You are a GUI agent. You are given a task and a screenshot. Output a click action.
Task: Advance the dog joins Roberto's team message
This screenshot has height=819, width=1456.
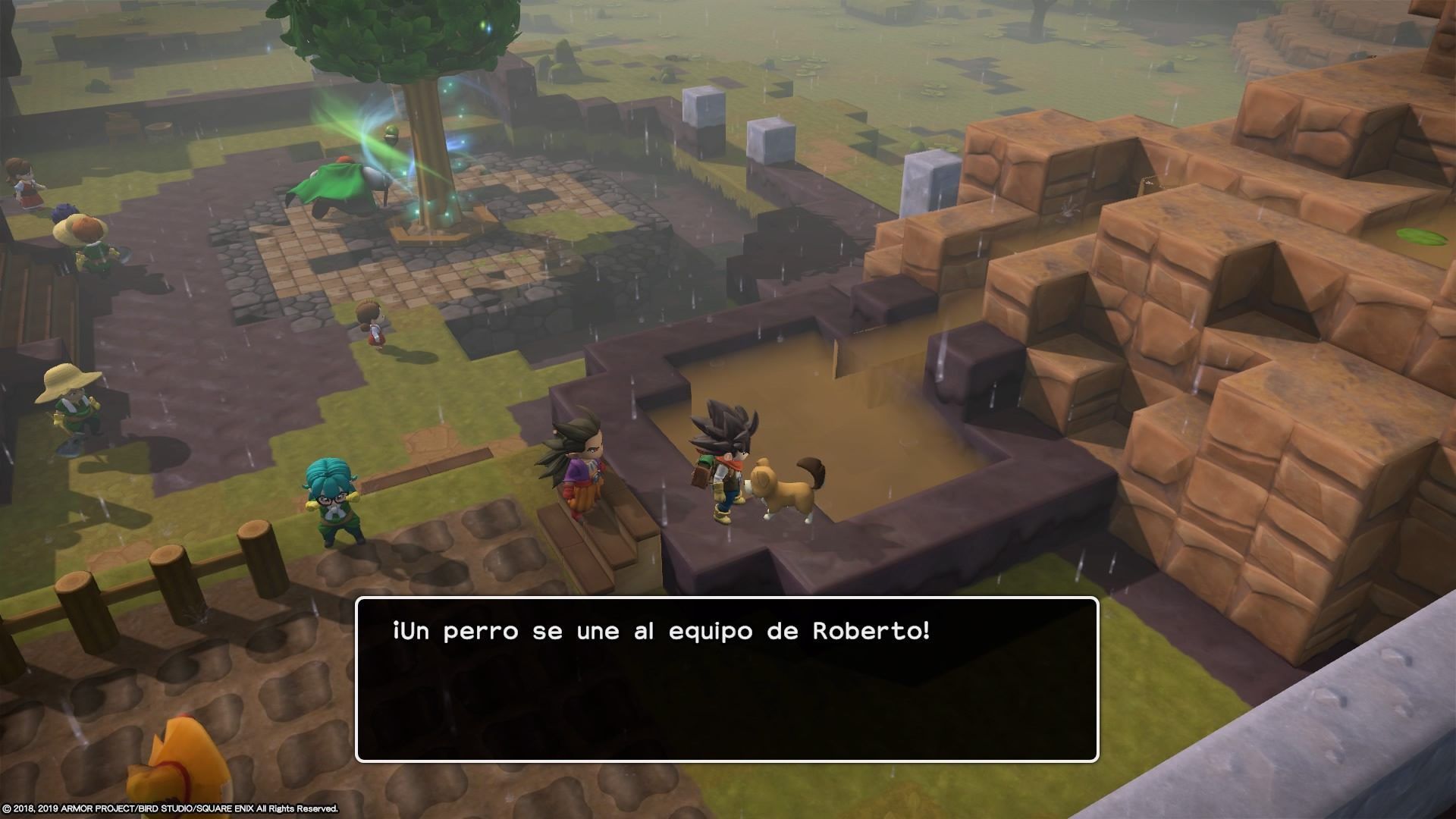pyautogui.click(x=726, y=679)
